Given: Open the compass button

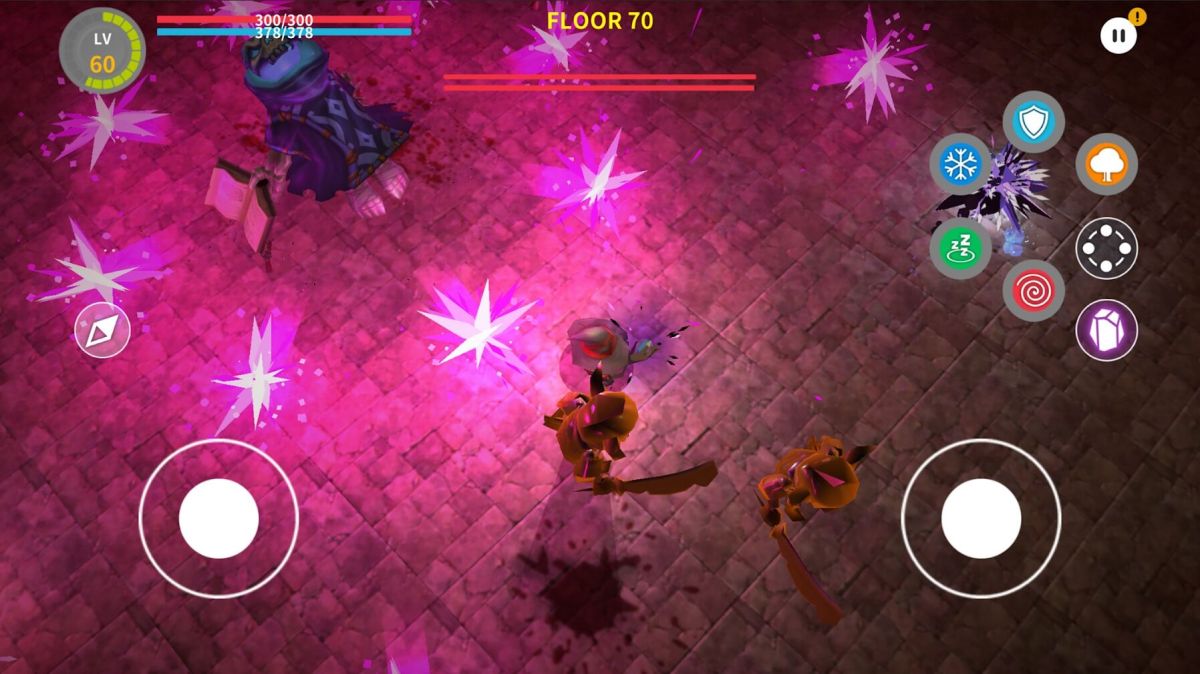Looking at the screenshot, I should click(103, 330).
